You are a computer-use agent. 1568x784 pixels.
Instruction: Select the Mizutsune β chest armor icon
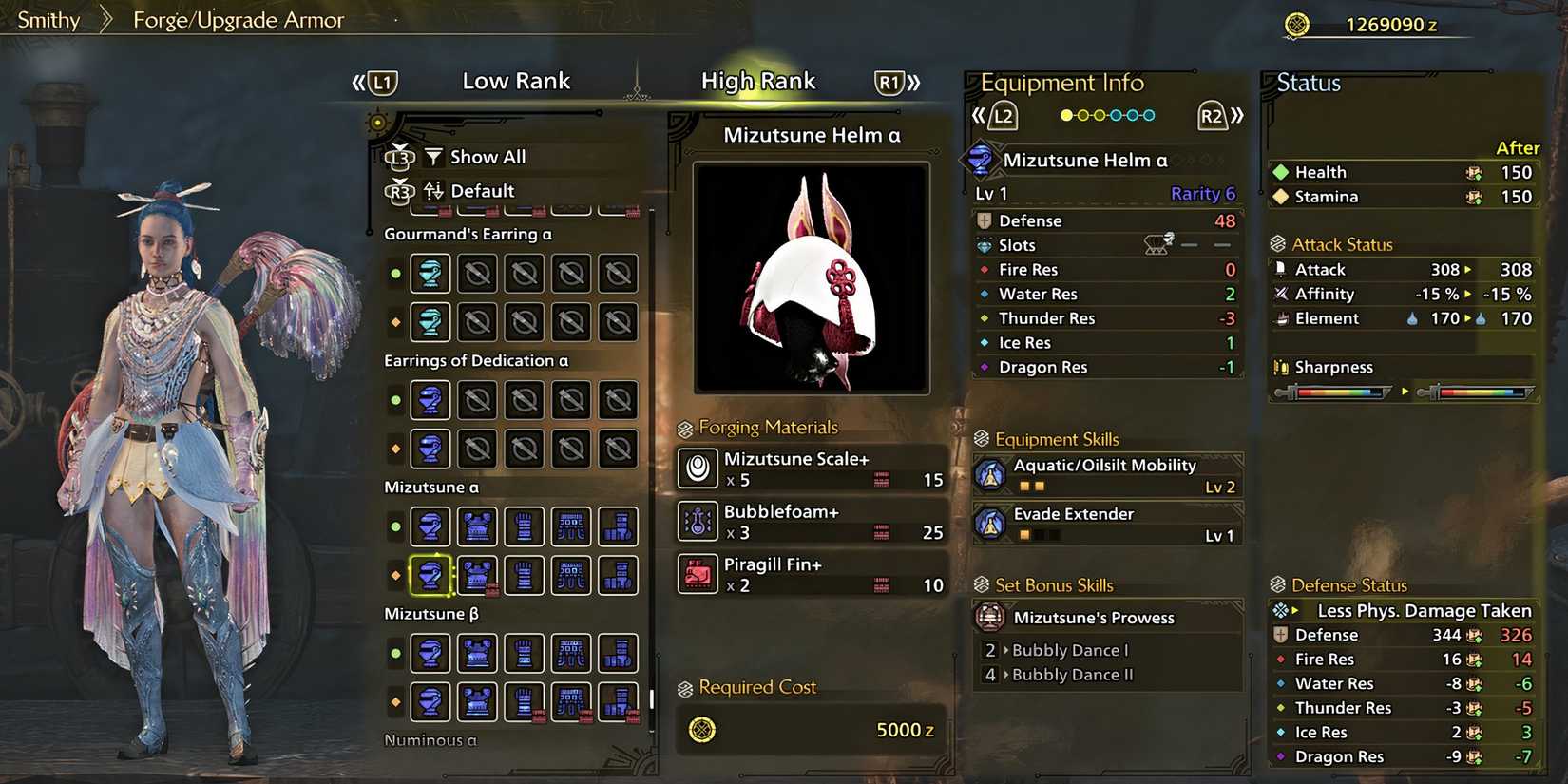[477, 654]
